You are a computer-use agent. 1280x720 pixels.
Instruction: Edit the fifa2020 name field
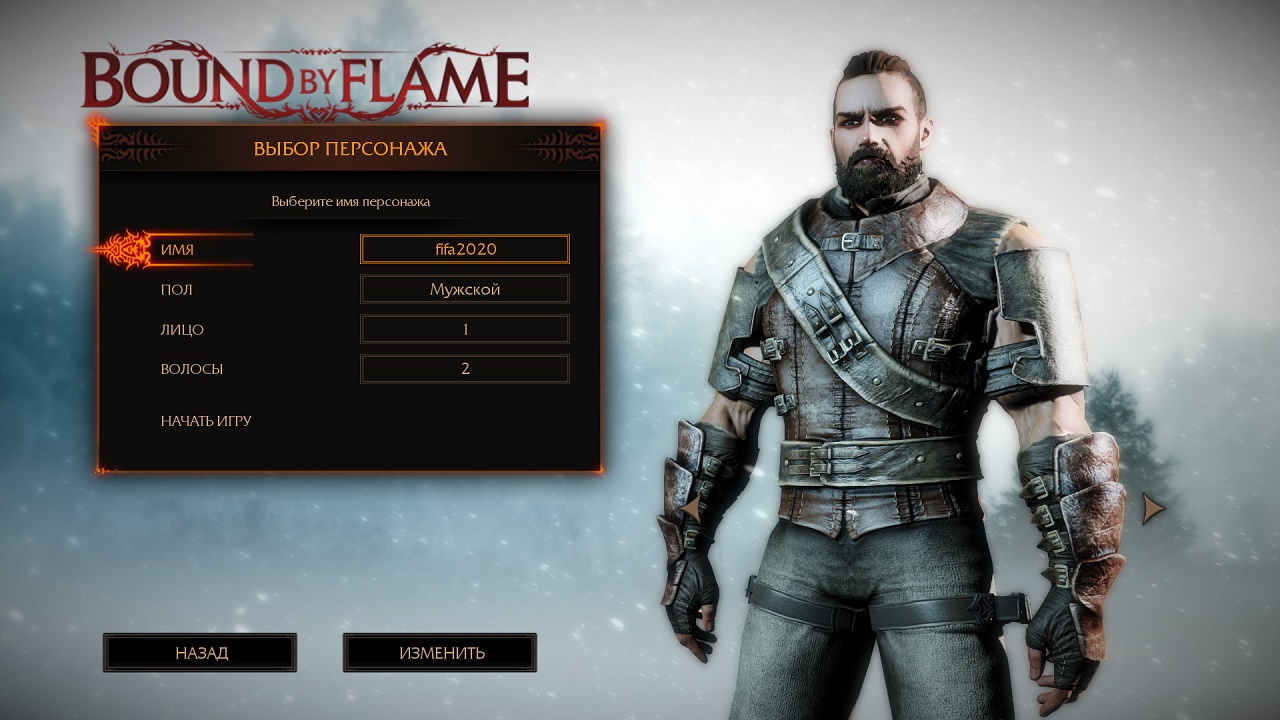click(465, 249)
